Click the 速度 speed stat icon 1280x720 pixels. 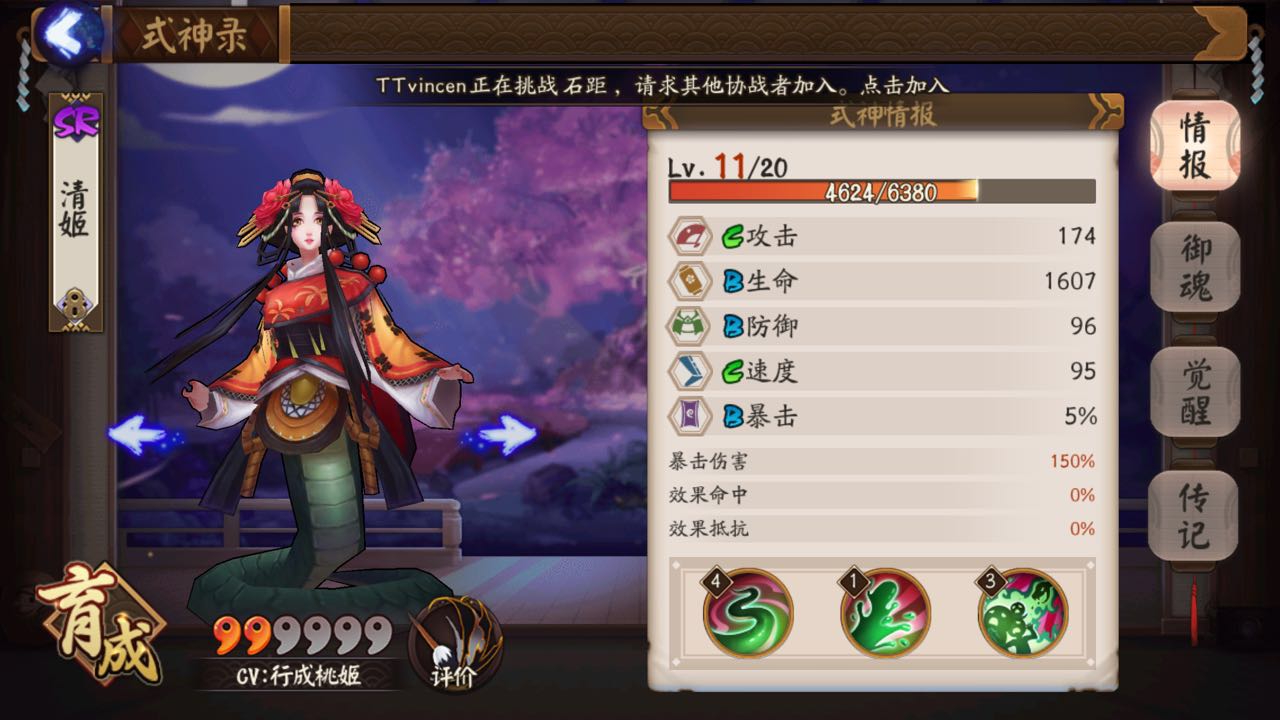(x=689, y=371)
